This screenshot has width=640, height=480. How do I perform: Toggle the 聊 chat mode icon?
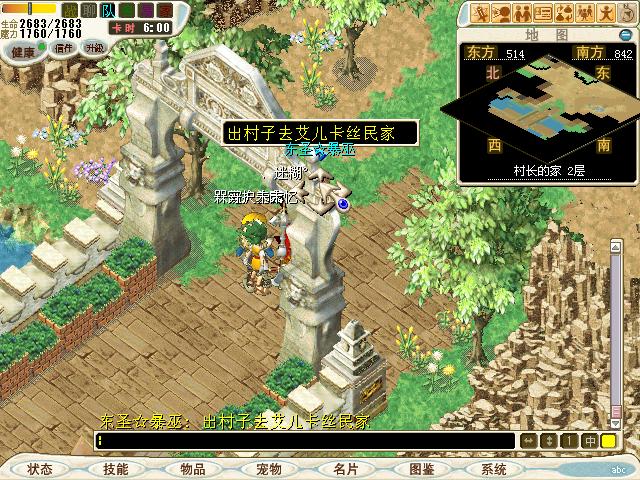tap(88, 9)
